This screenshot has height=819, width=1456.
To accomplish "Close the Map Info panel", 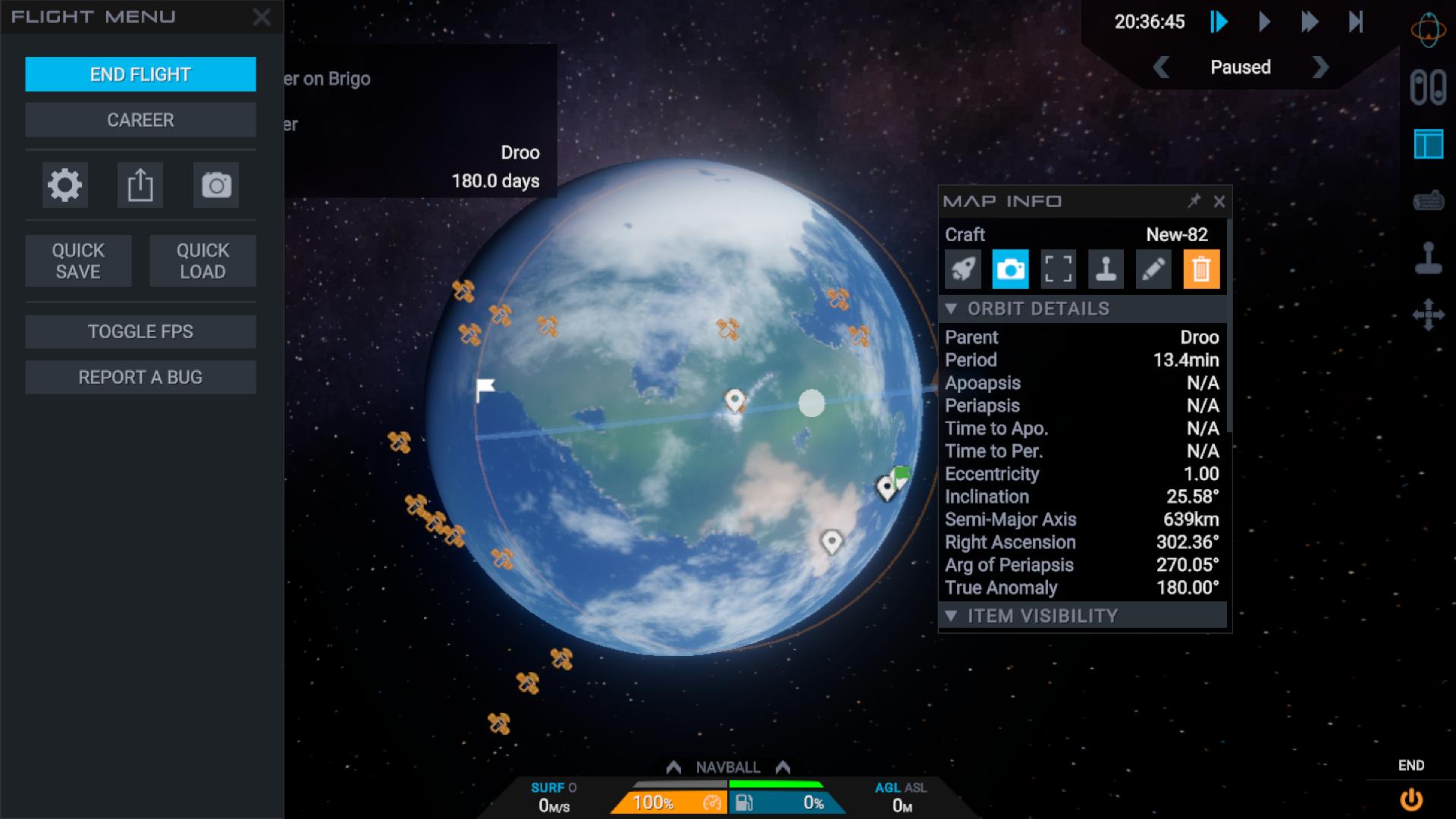I will [1219, 202].
